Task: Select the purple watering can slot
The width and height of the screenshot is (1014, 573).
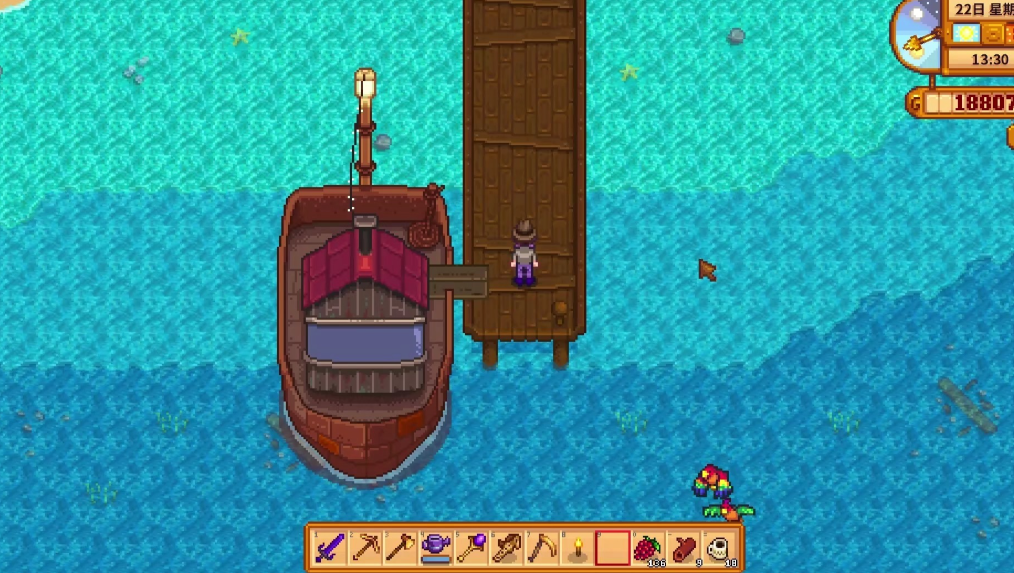Action: [436, 548]
